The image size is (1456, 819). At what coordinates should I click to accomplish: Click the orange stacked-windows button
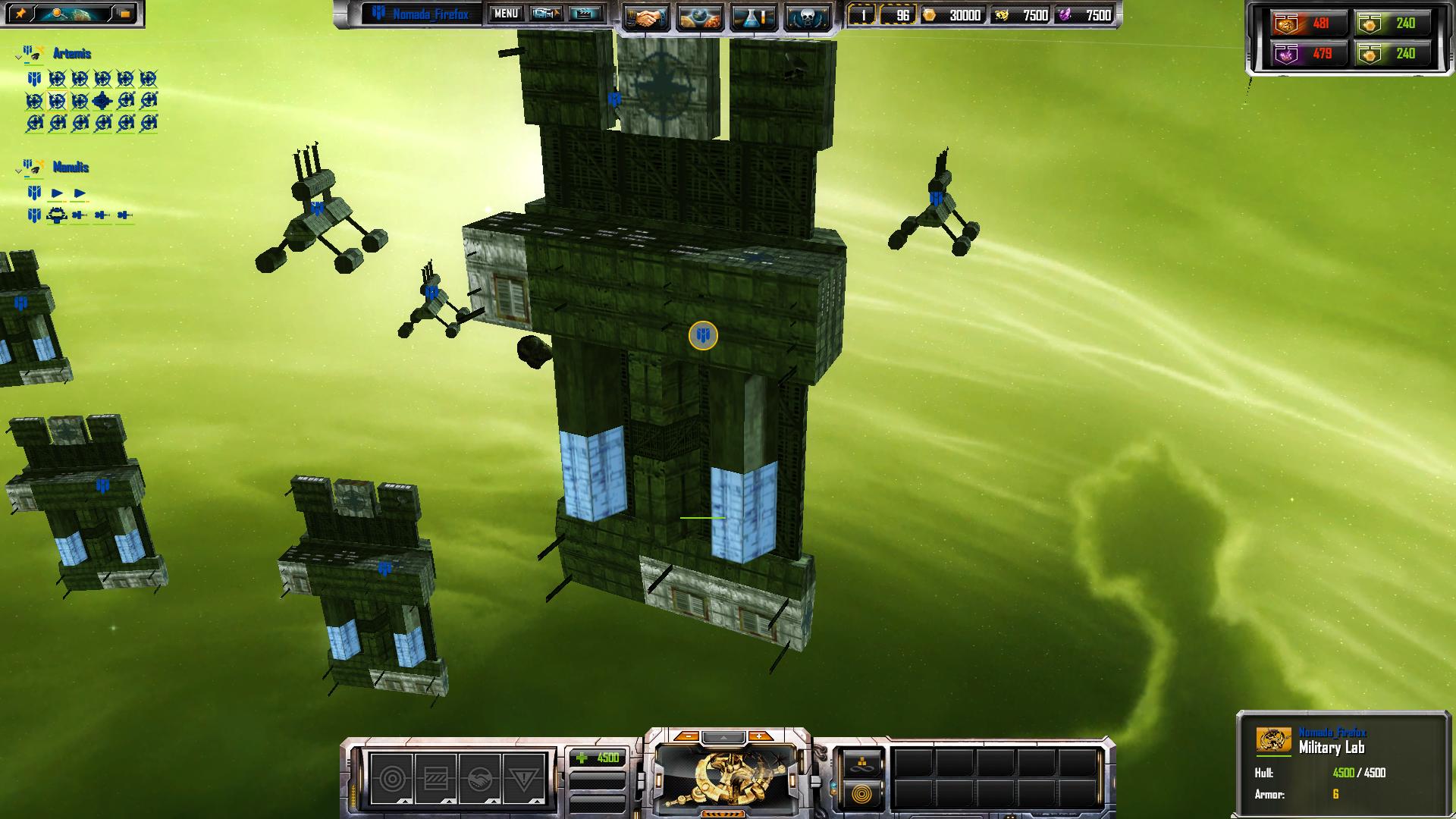pos(124,14)
